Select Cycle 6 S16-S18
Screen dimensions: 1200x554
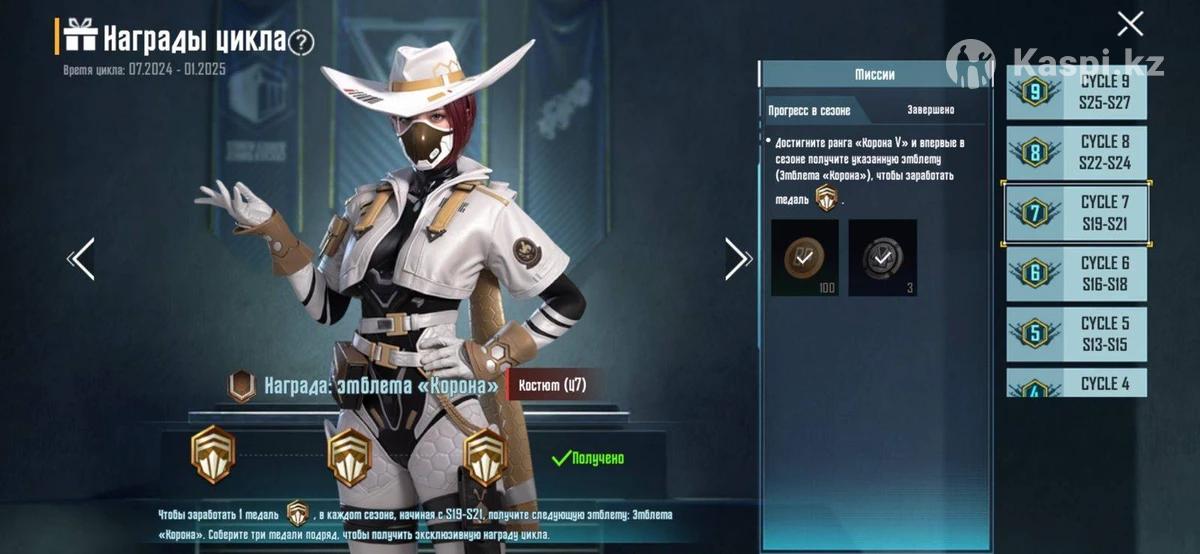1076,274
